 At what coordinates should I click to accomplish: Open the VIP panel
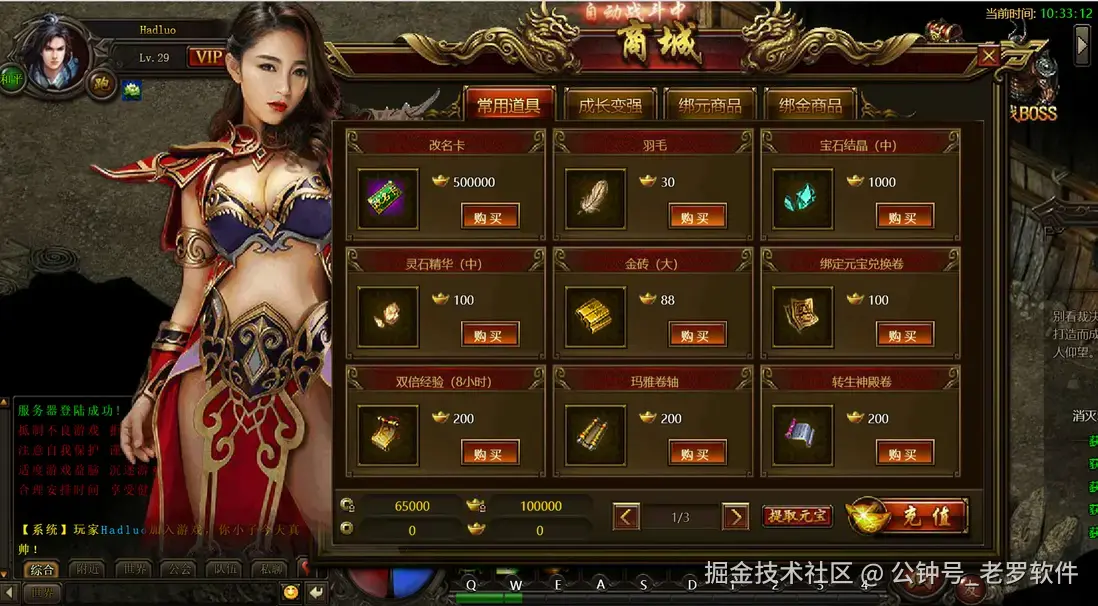(x=207, y=57)
